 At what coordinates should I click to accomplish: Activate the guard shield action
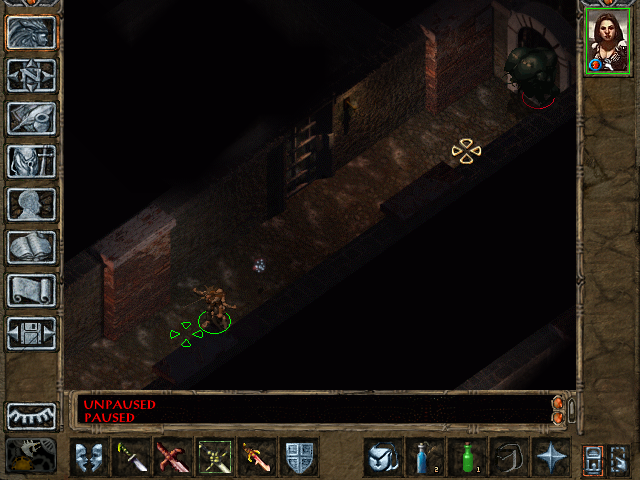[x=299, y=458]
